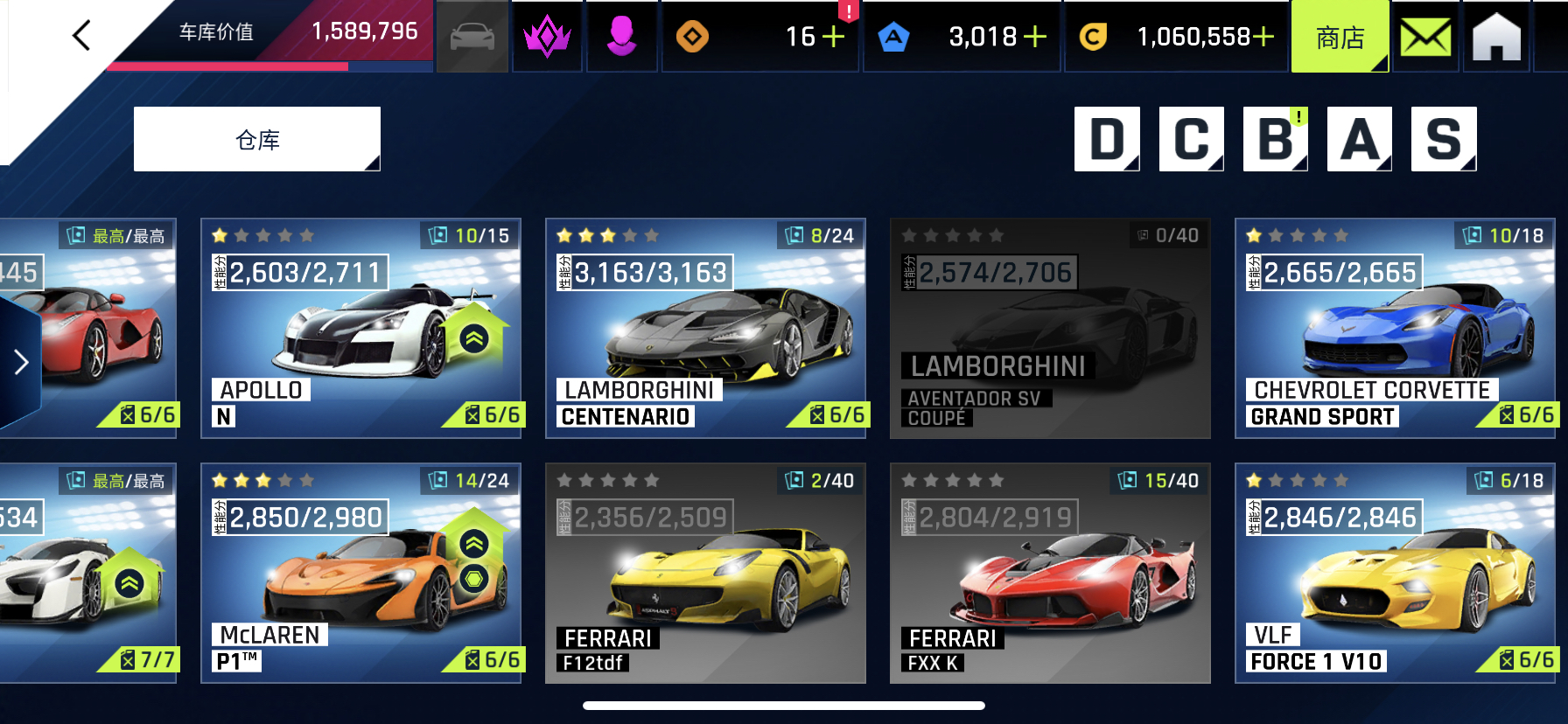This screenshot has width=1568, height=724.
Task: Return to home screen via house icon
Action: [x=1496, y=38]
